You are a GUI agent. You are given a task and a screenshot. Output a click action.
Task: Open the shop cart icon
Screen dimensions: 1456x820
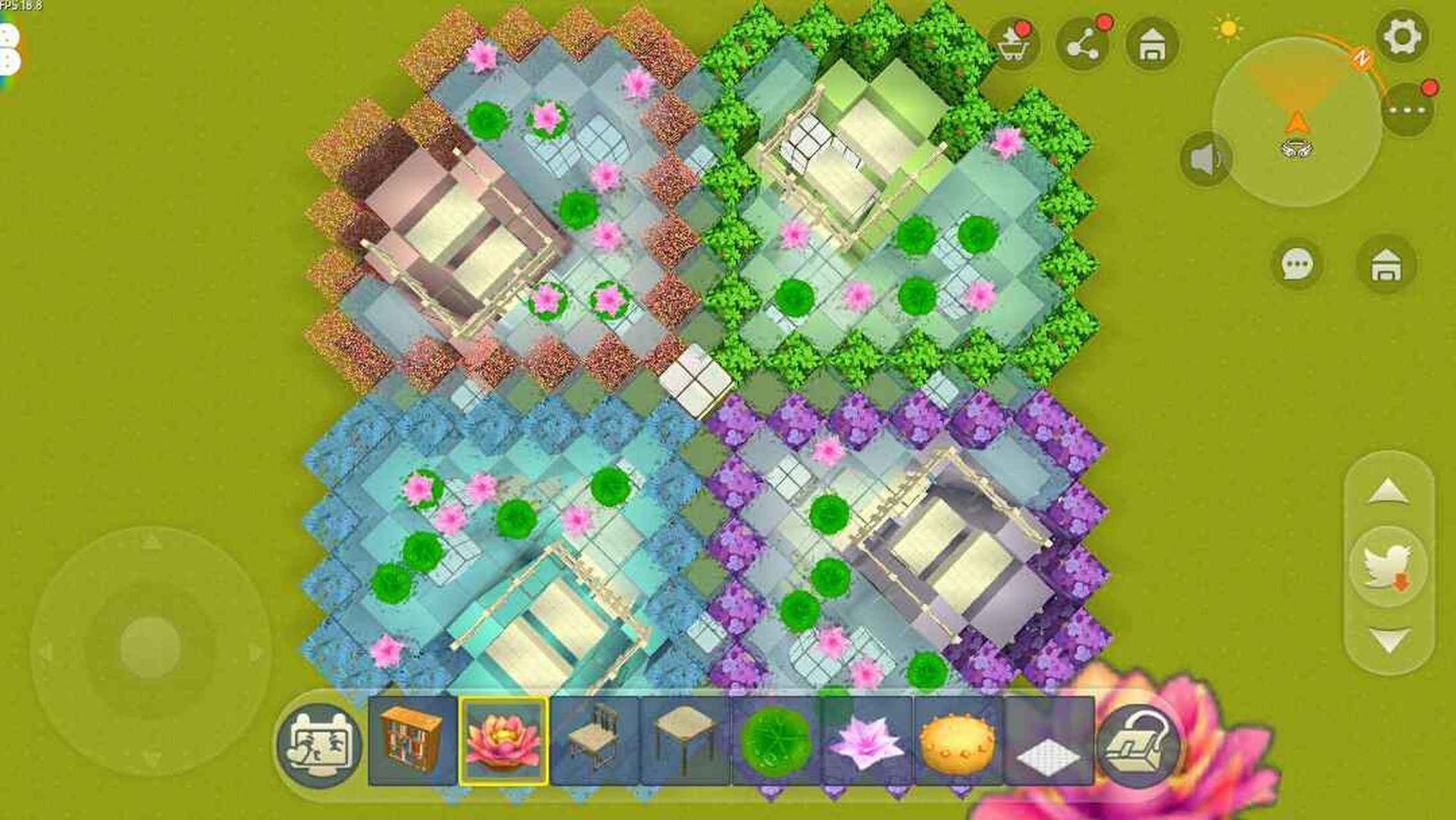click(1014, 44)
